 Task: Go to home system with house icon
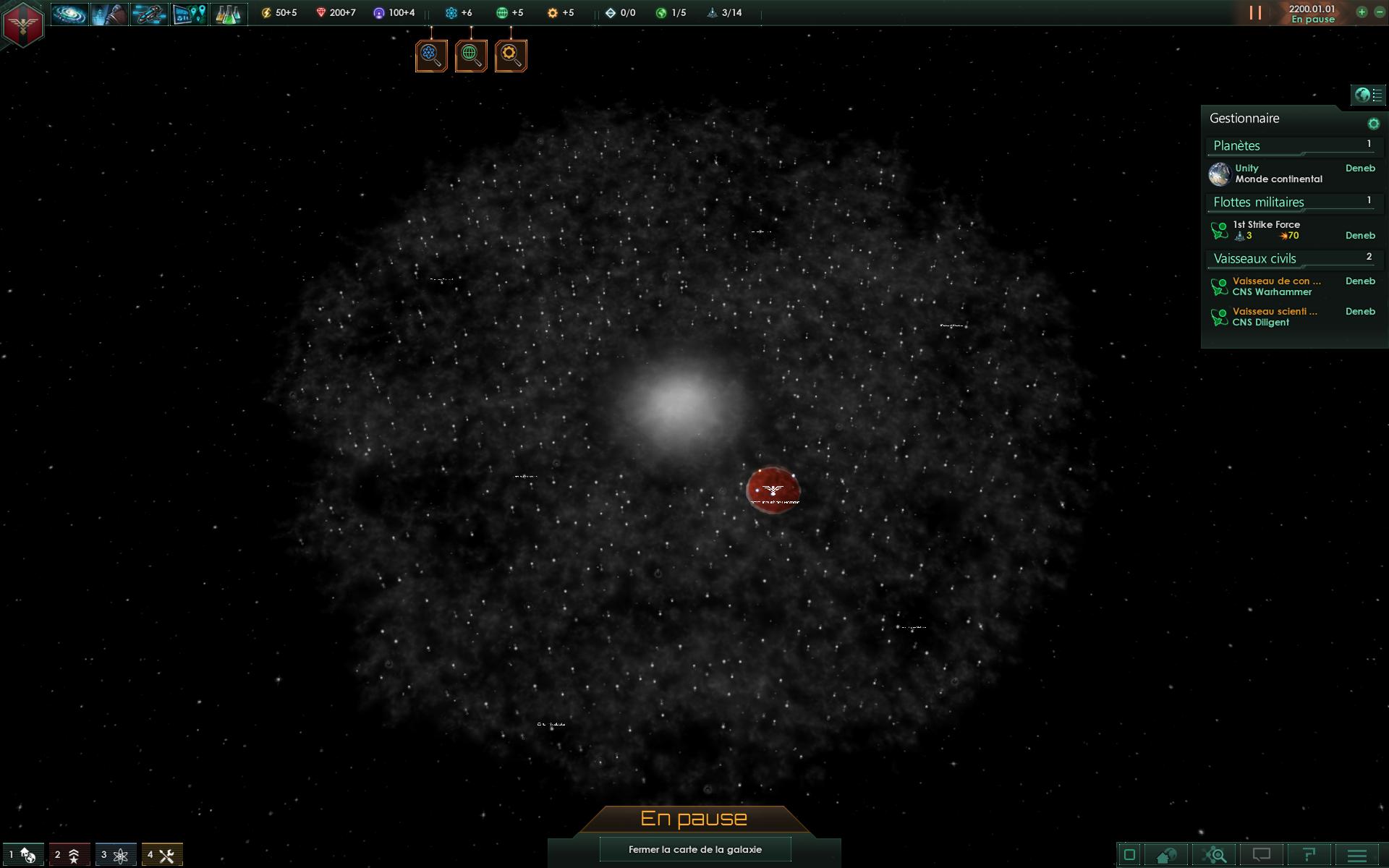(1166, 855)
